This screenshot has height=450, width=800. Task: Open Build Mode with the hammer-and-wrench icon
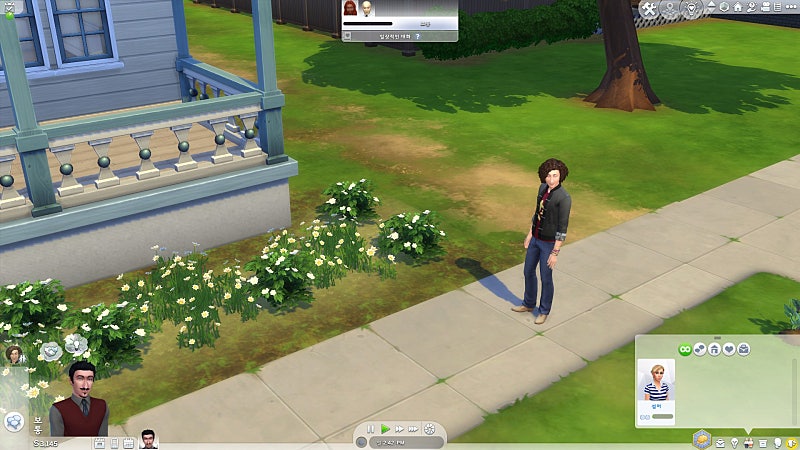point(650,9)
